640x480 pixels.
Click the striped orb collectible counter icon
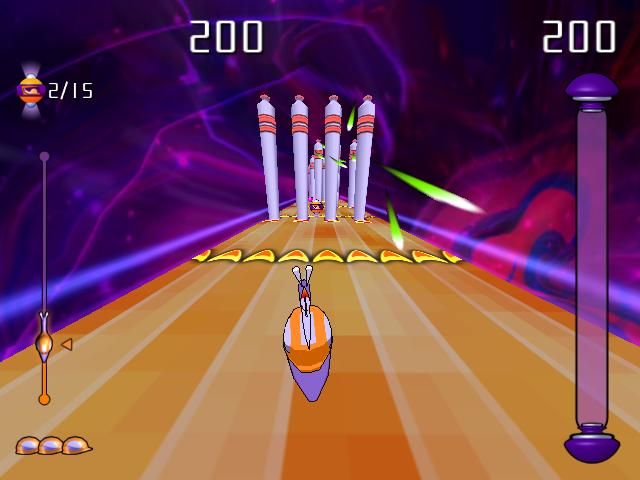[30, 91]
